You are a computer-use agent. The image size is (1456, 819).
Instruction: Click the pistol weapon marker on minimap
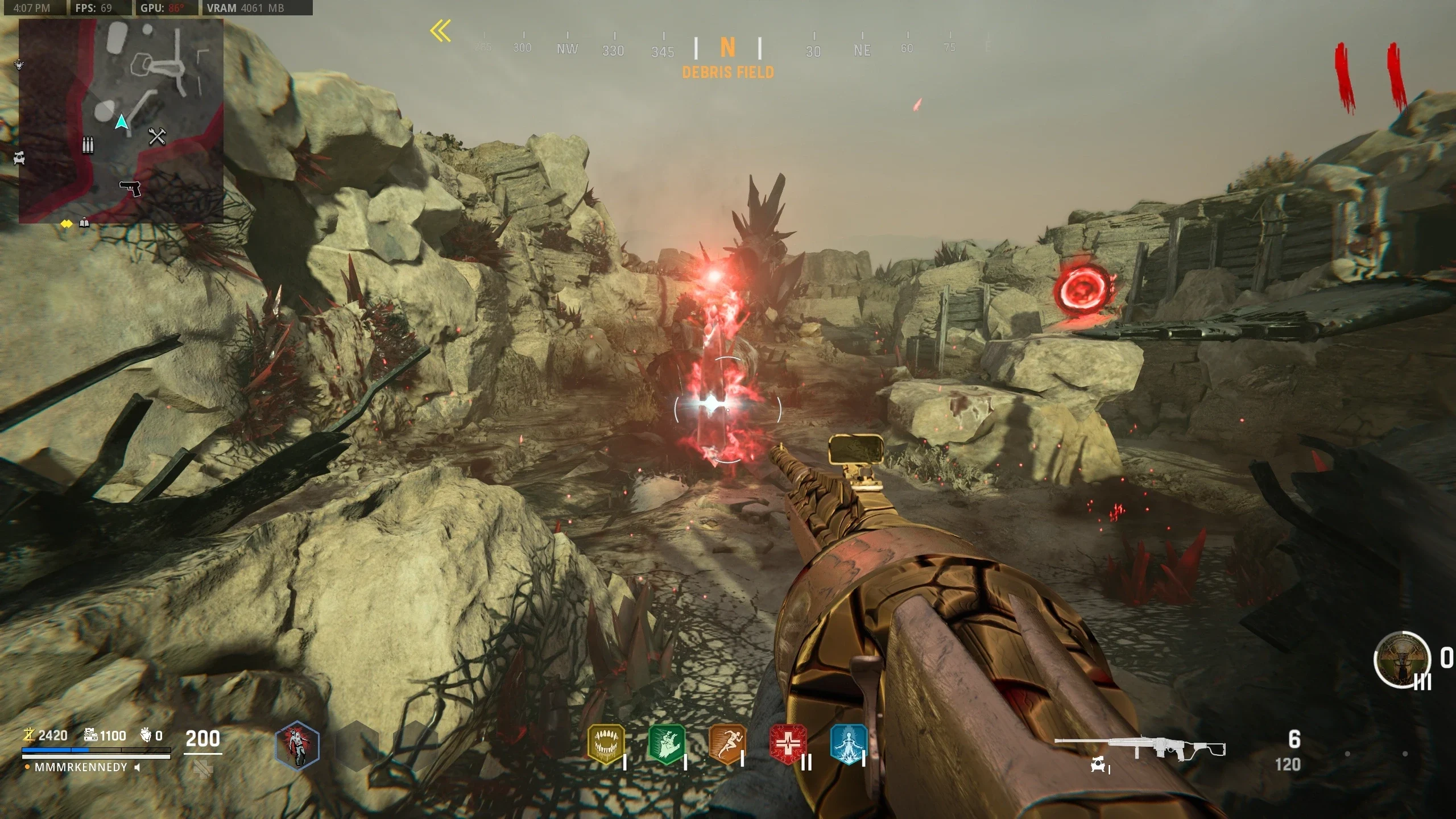pyautogui.click(x=130, y=188)
